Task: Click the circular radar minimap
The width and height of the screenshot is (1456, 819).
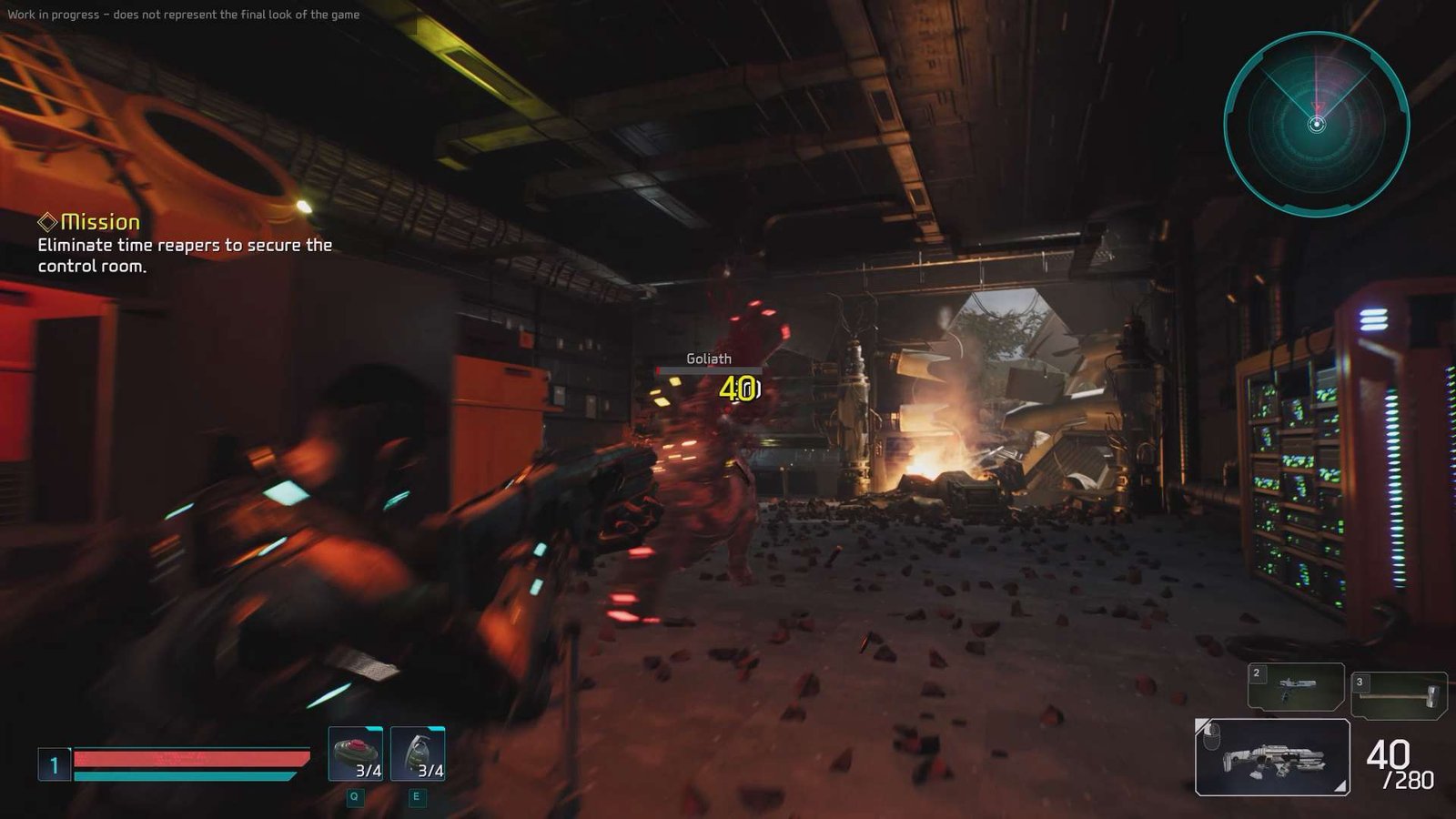Action: pos(1316,125)
